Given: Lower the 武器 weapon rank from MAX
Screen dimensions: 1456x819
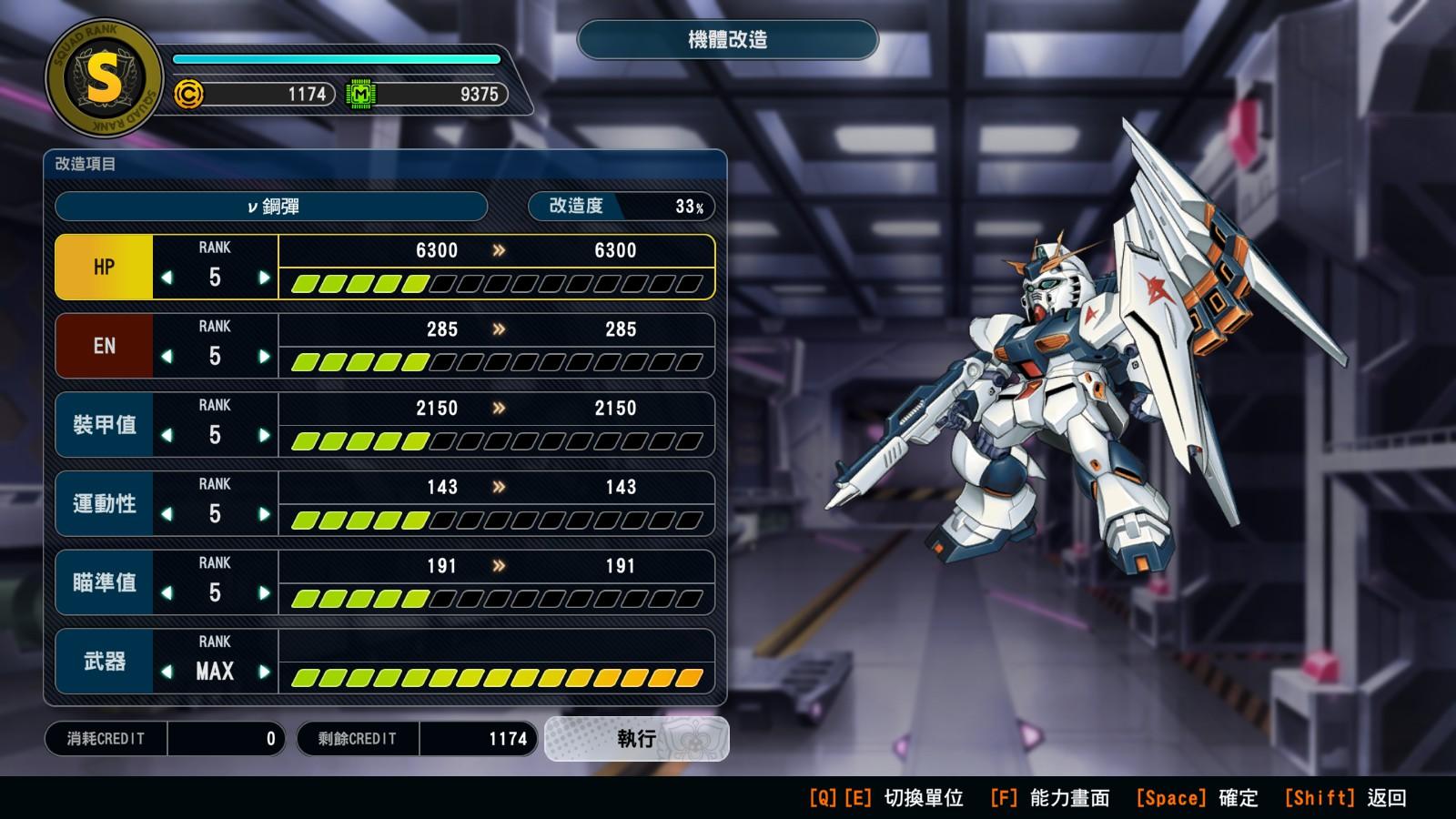Looking at the screenshot, I should click(x=167, y=672).
